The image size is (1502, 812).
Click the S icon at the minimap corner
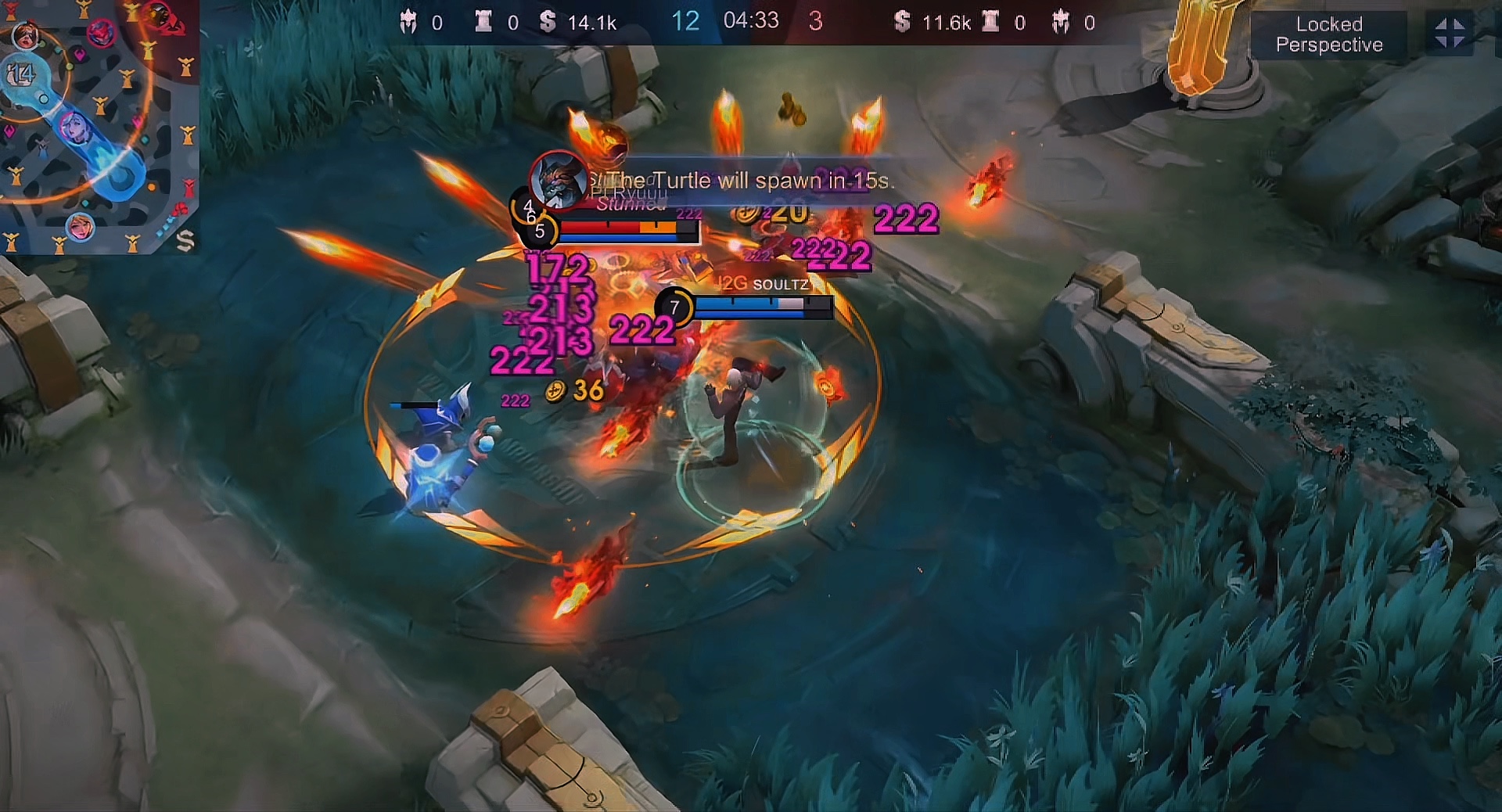(x=185, y=240)
